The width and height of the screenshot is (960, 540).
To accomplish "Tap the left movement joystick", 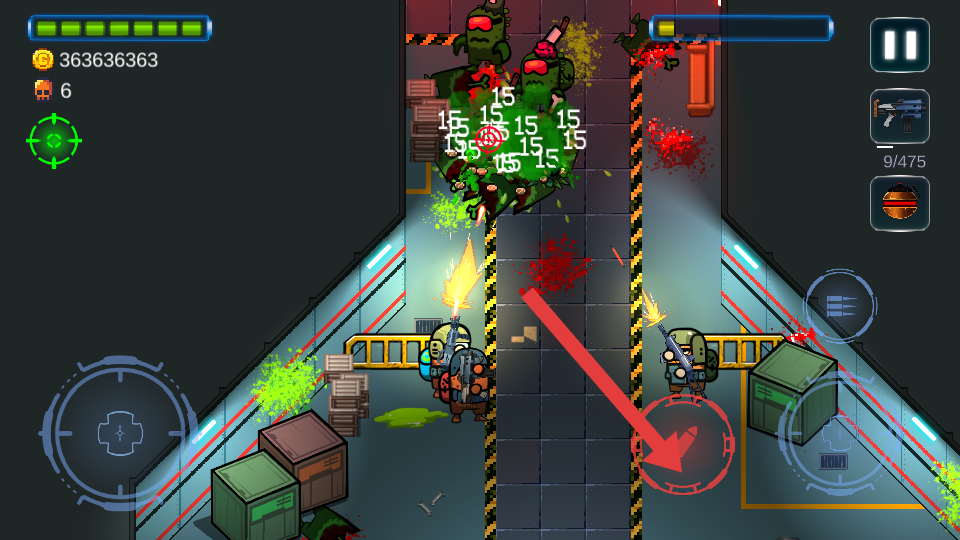I will [x=120, y=433].
